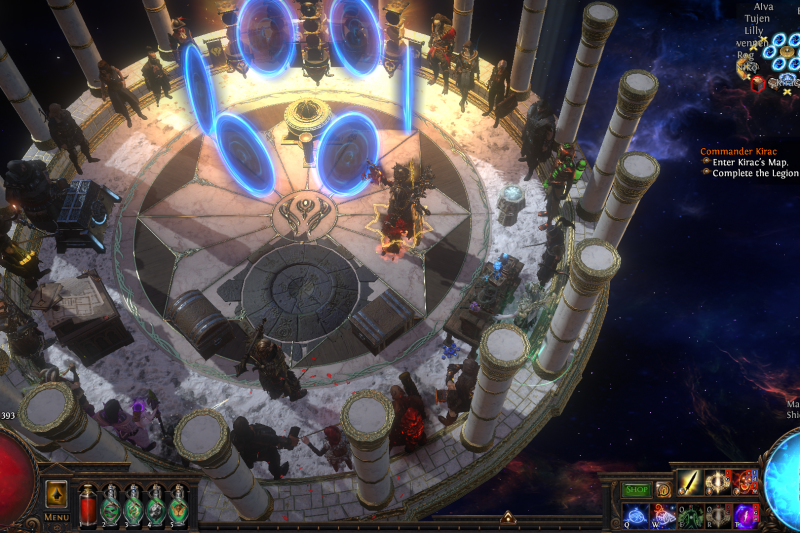Click the round info icon beside Shop

tap(662, 489)
